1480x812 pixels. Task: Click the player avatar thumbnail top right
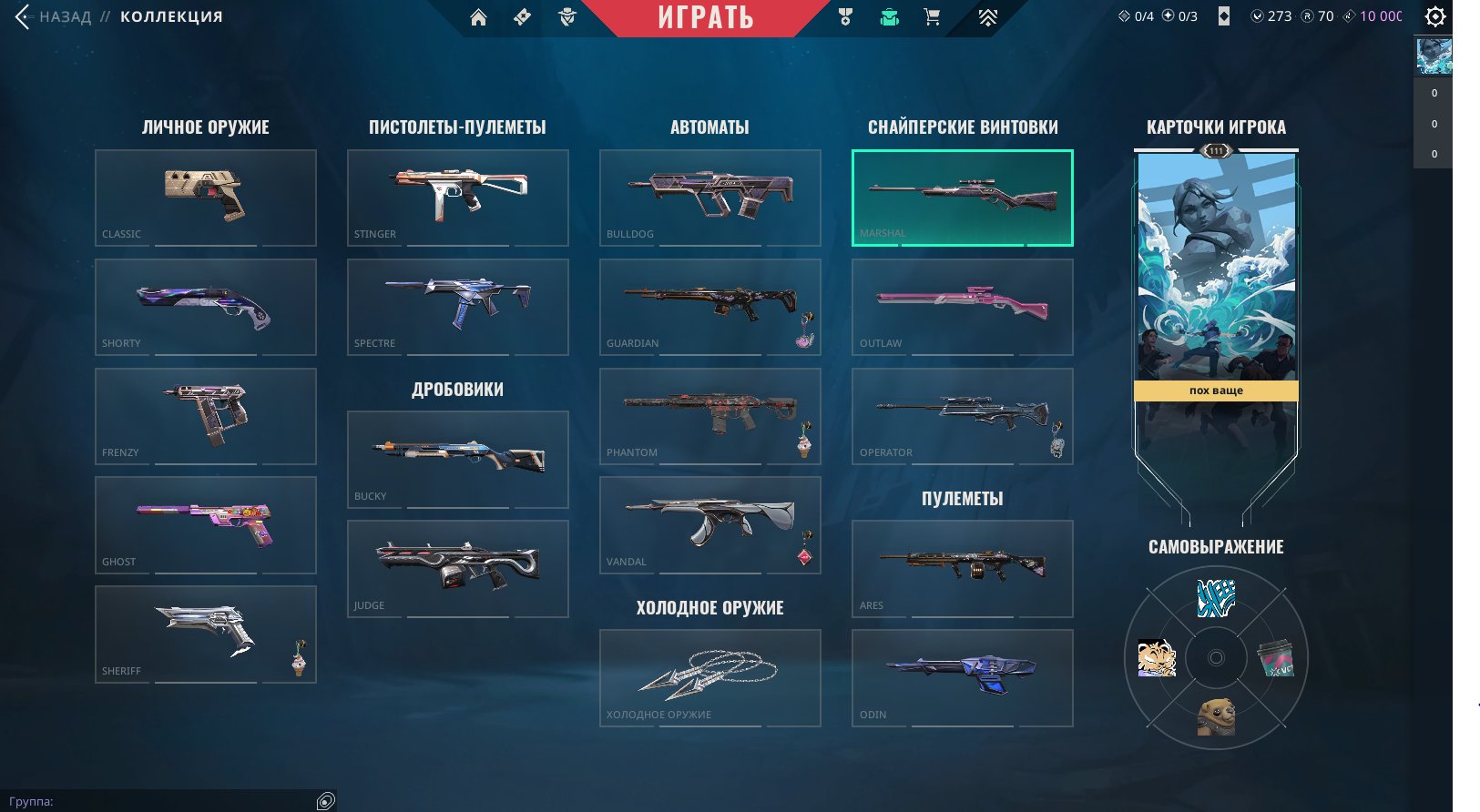tap(1432, 56)
